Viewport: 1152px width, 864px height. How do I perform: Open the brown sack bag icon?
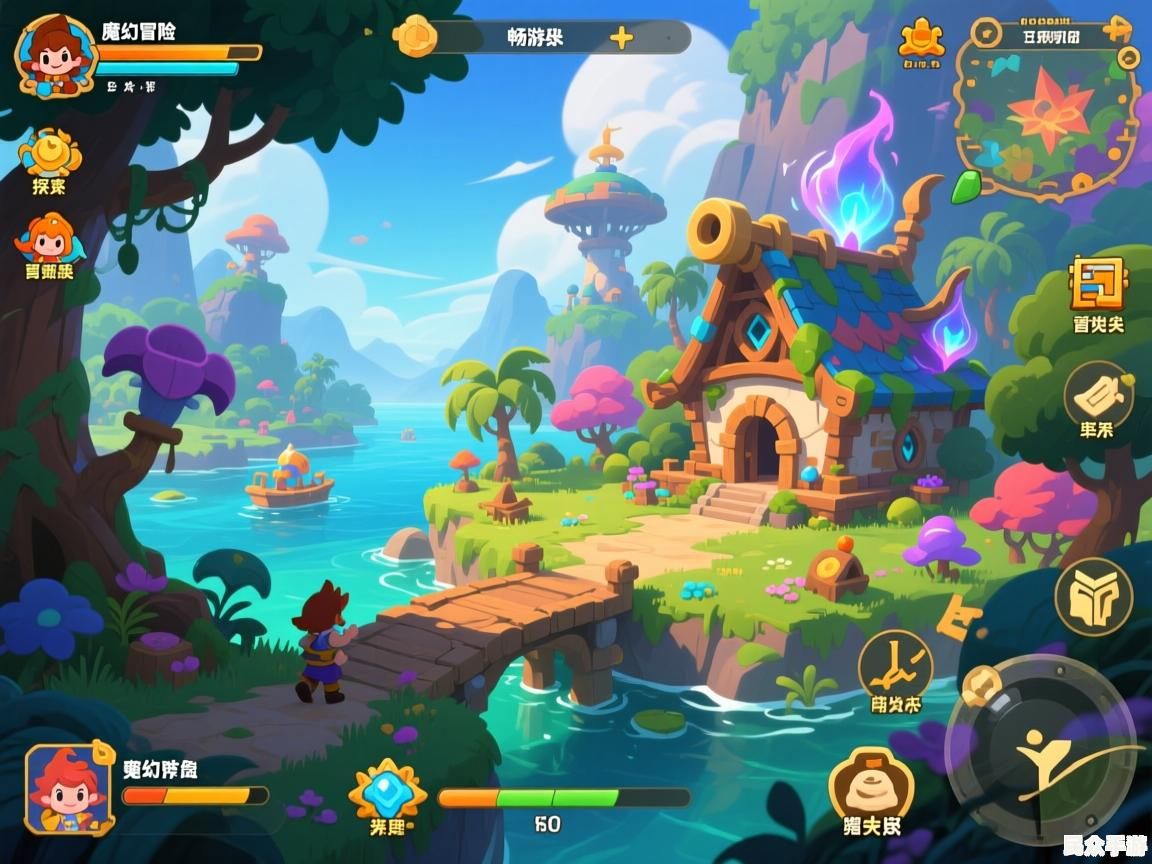pyautogui.click(x=871, y=786)
